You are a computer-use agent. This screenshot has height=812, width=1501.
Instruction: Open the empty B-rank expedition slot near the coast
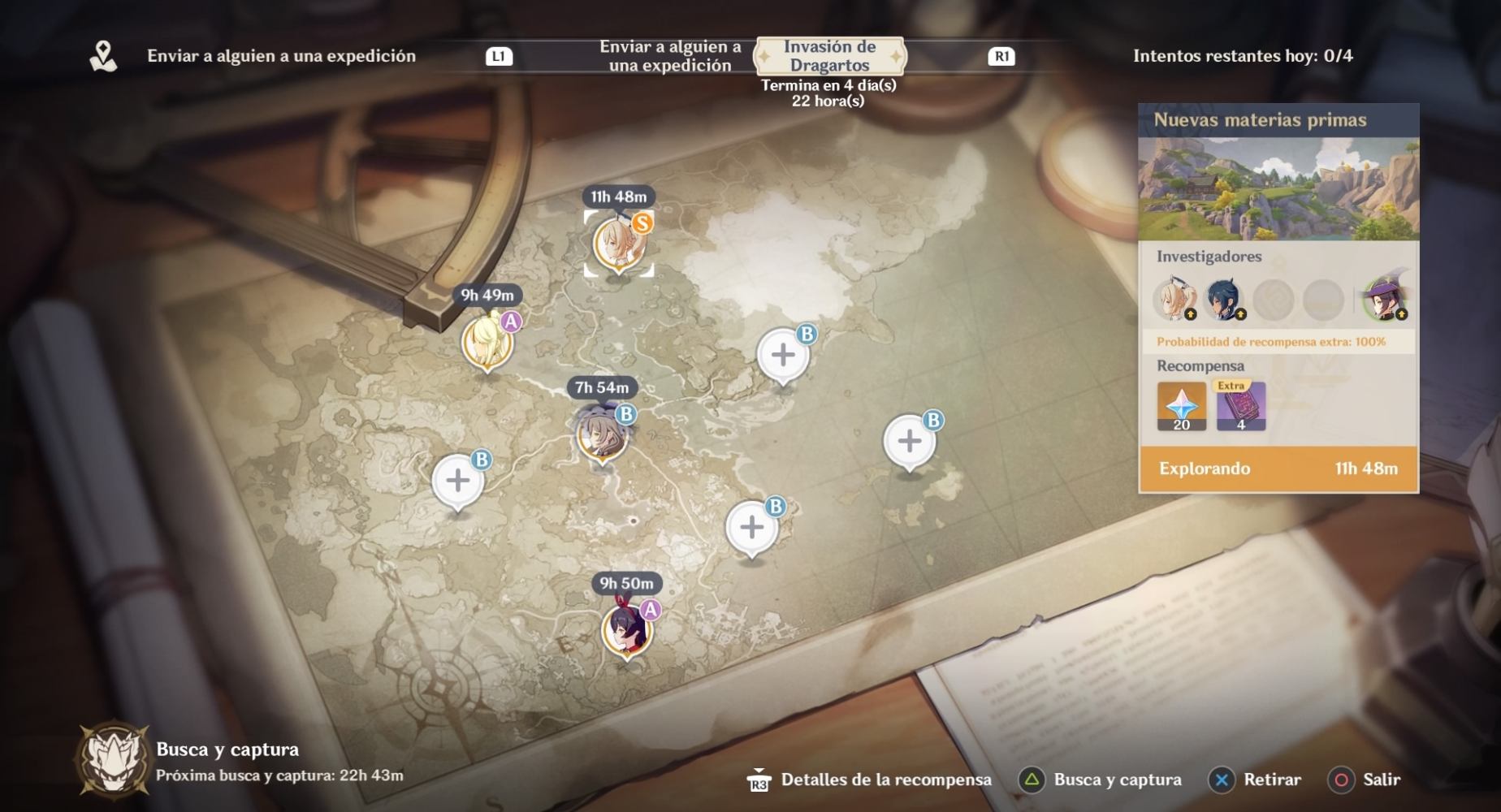click(x=784, y=355)
